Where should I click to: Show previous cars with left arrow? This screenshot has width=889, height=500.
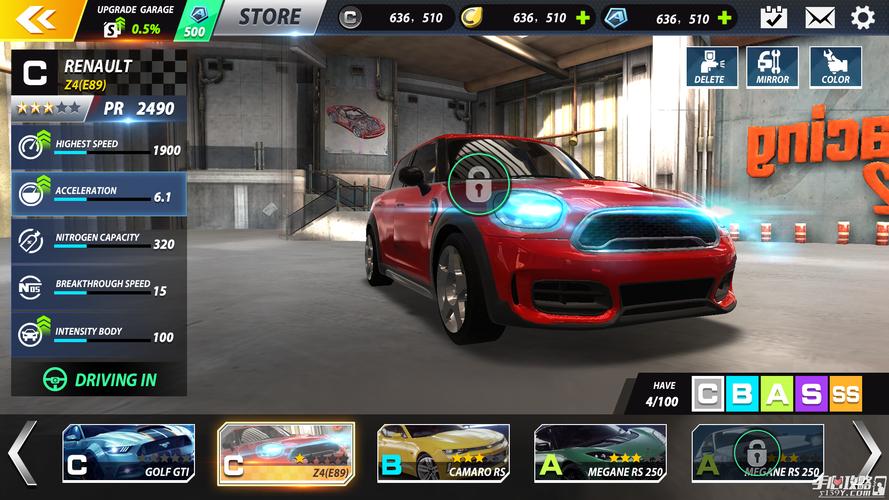coord(22,453)
